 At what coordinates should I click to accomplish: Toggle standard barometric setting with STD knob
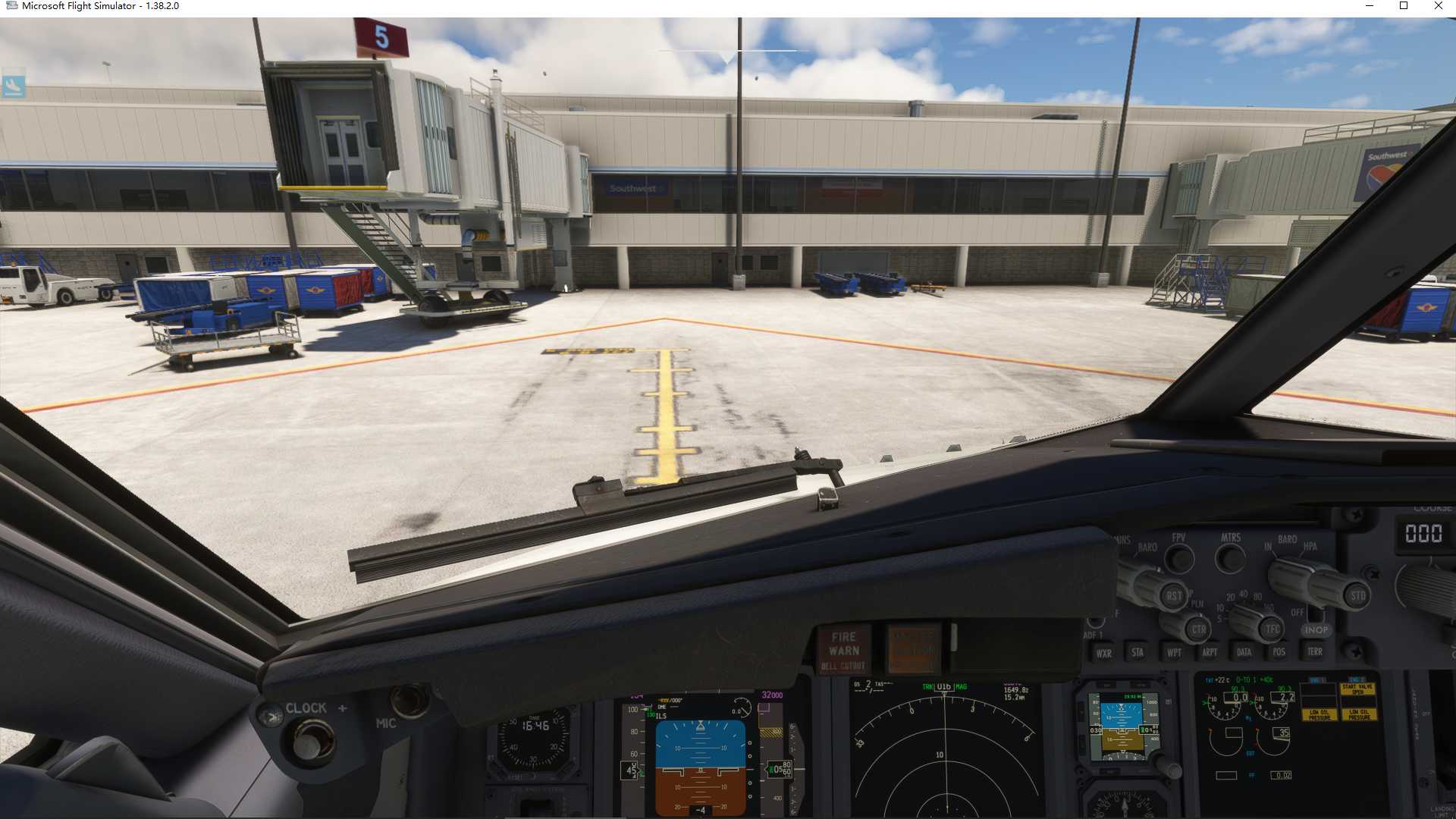click(1356, 595)
